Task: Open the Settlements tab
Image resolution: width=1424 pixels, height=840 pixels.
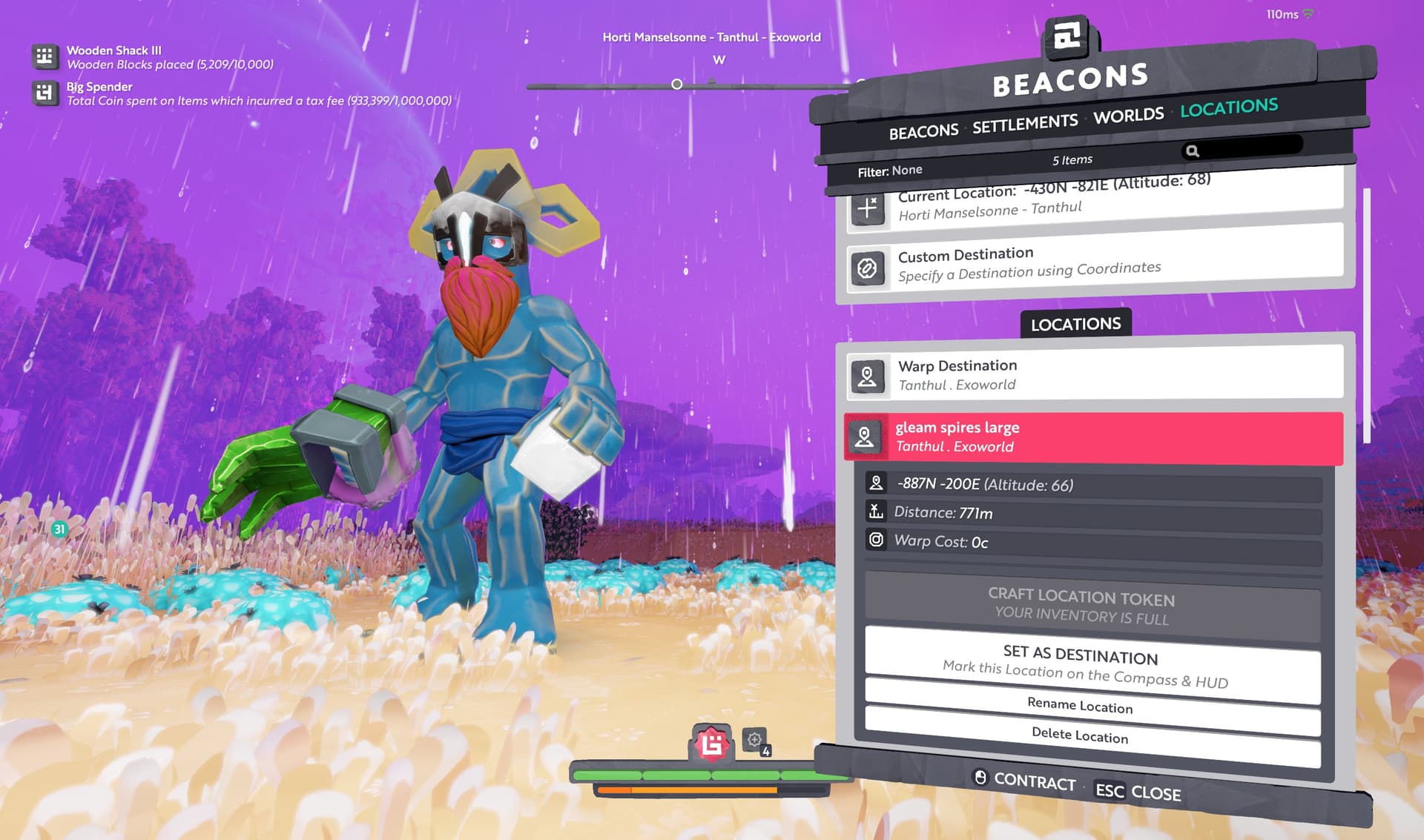Action: (x=1025, y=124)
